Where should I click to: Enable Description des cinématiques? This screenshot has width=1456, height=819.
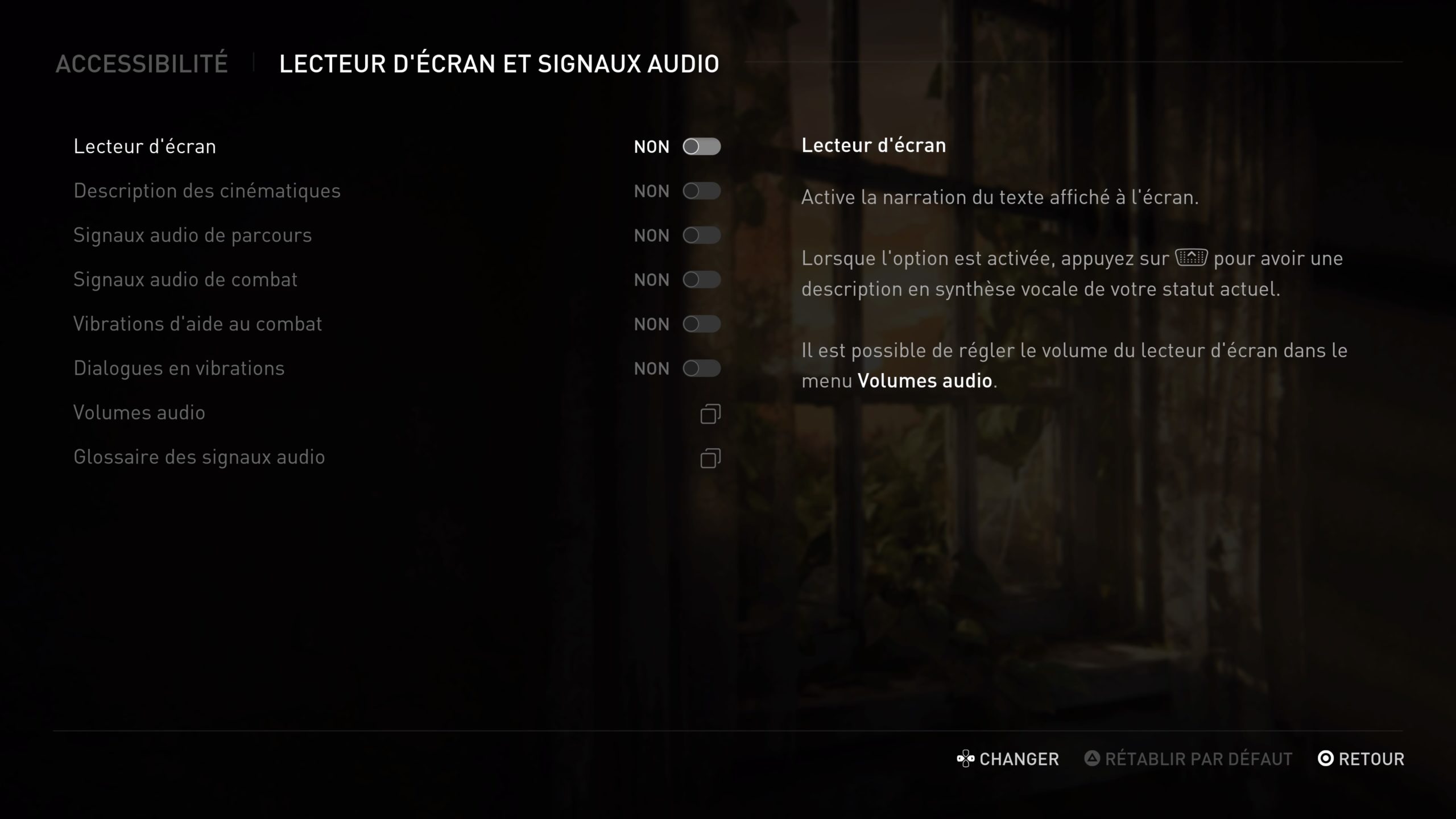pos(701,191)
